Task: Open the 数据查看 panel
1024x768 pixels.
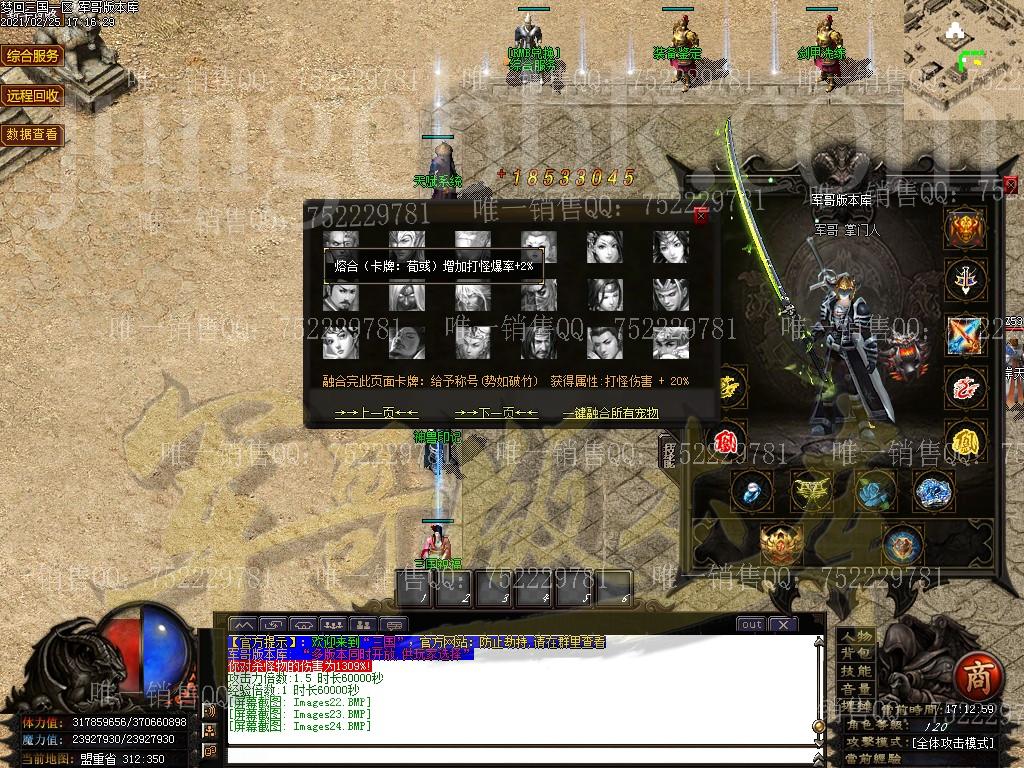Action: tap(33, 135)
